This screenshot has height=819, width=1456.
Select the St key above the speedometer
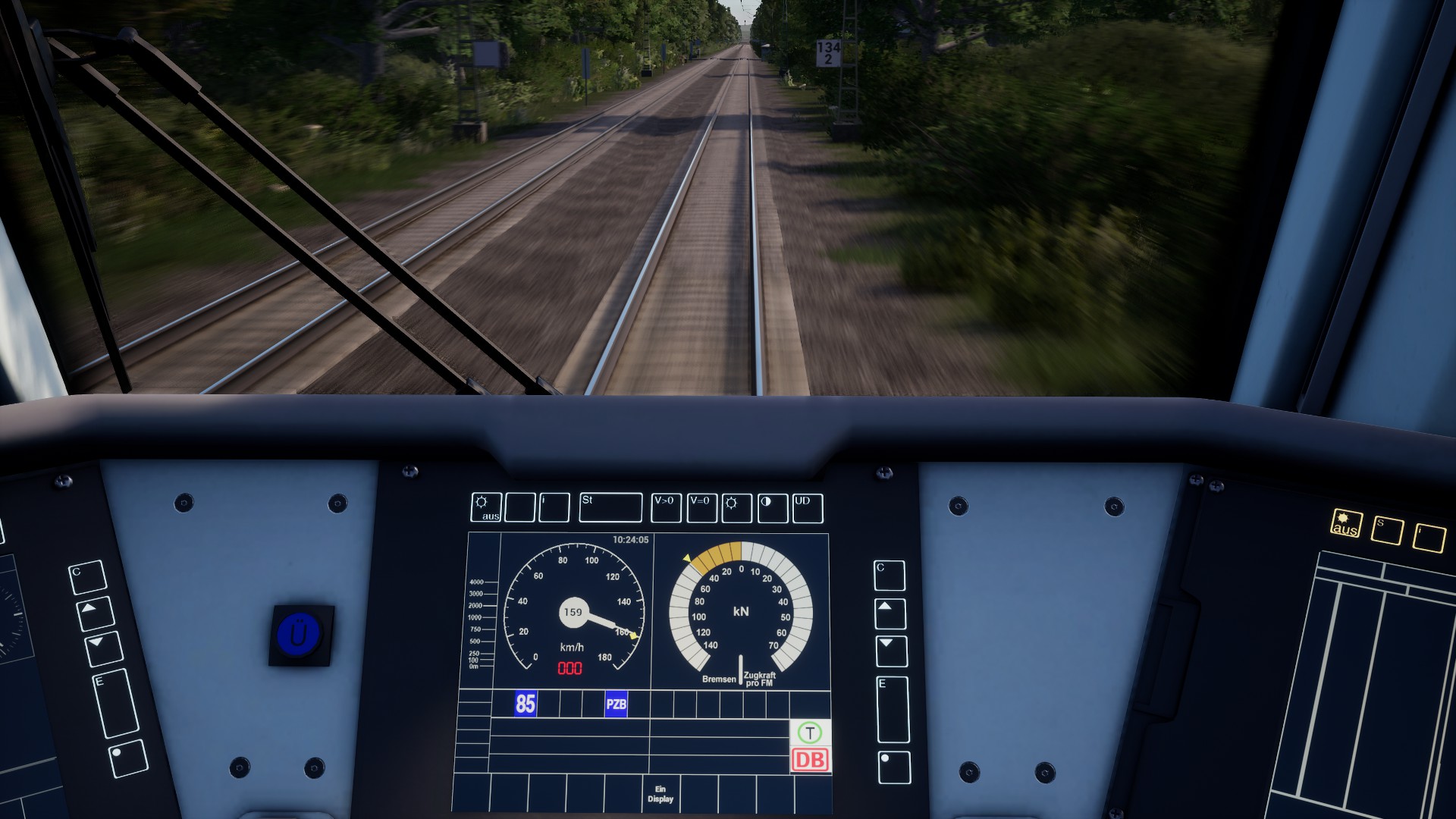point(610,508)
